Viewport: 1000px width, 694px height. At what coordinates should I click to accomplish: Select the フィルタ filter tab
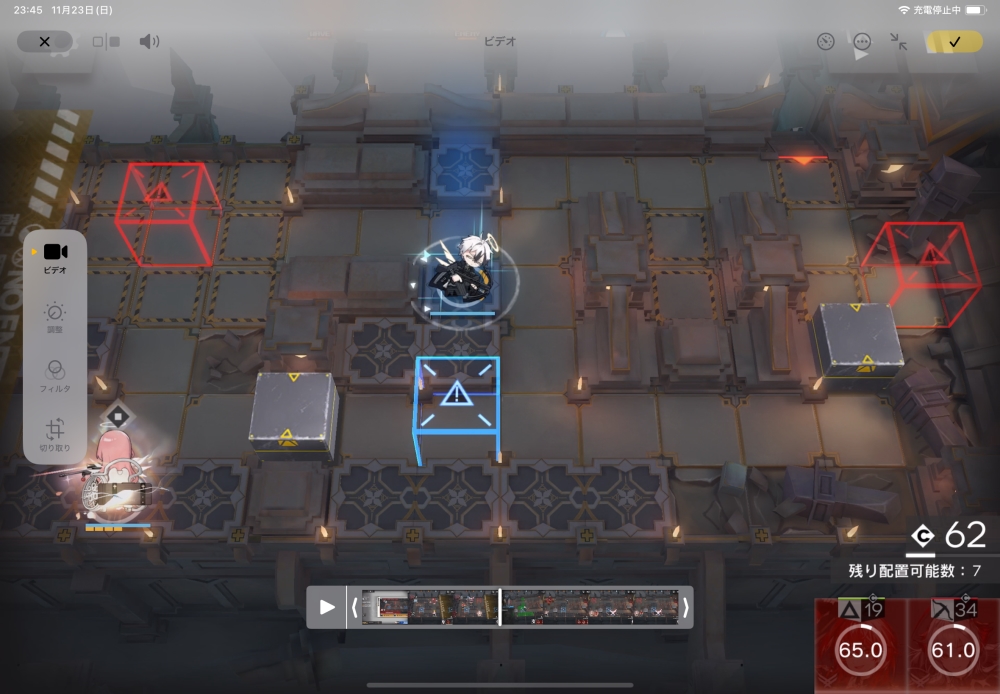55,376
